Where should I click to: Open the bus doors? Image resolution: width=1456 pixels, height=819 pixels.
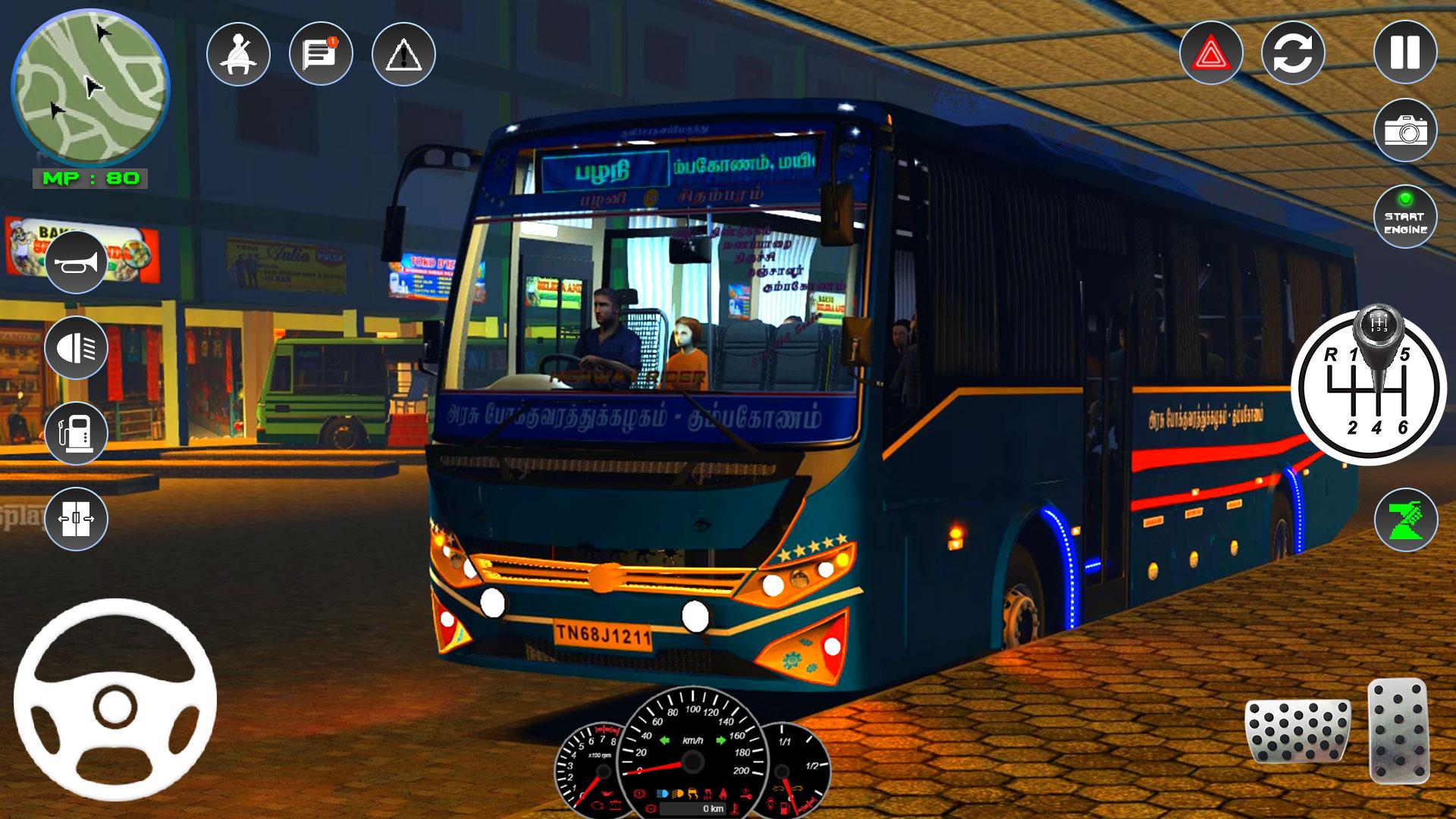(76, 519)
